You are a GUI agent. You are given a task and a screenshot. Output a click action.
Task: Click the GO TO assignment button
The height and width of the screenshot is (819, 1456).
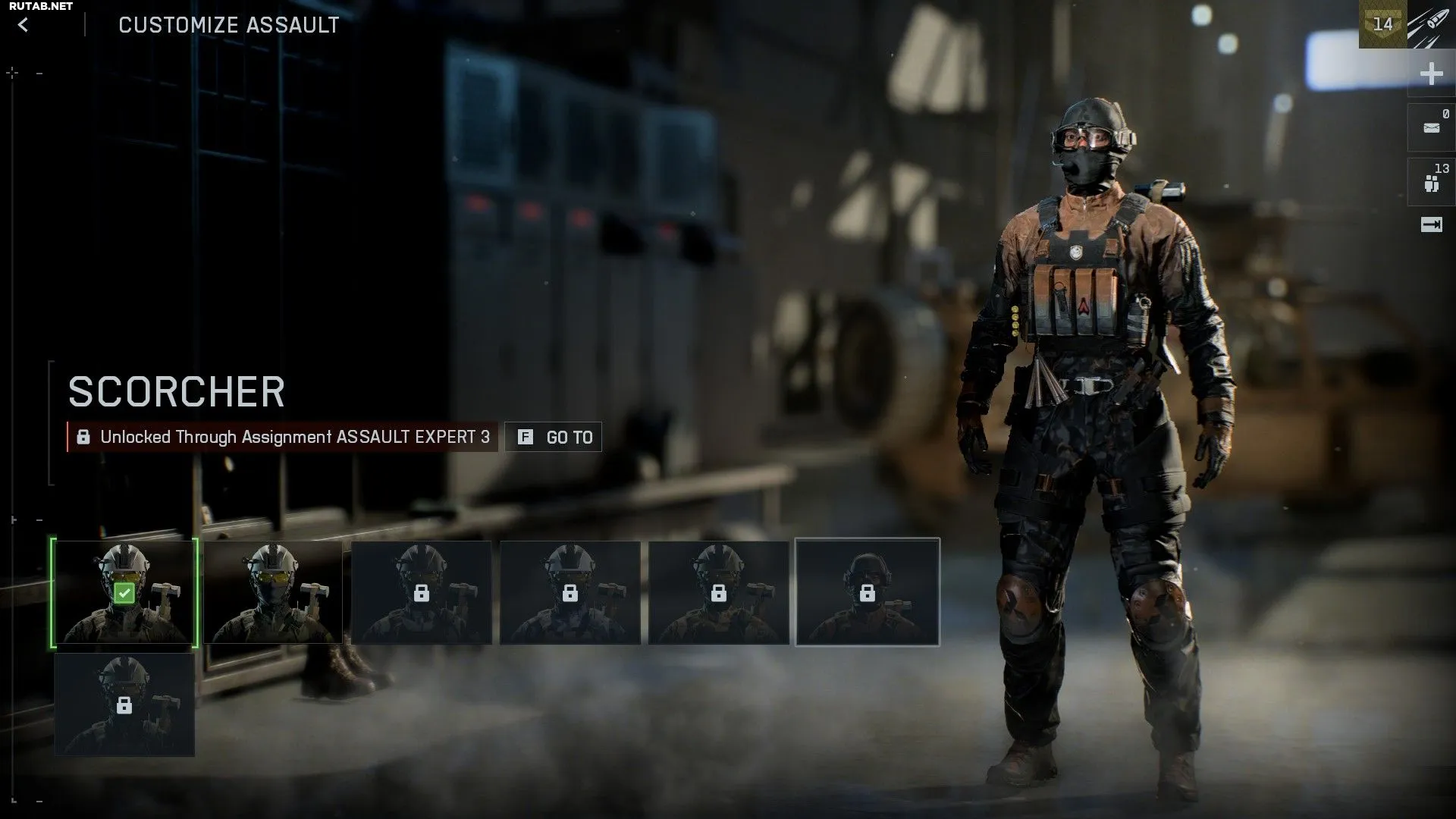pyautogui.click(x=554, y=437)
